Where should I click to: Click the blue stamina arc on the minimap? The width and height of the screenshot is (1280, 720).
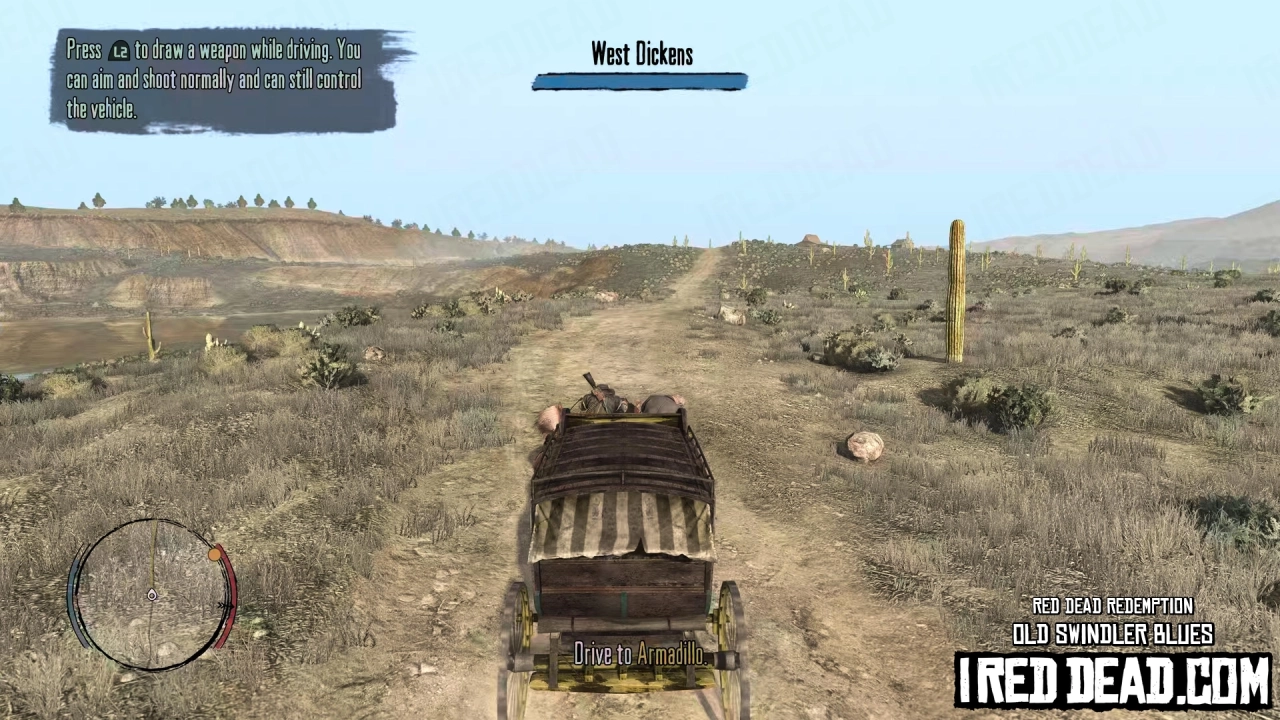click(73, 590)
